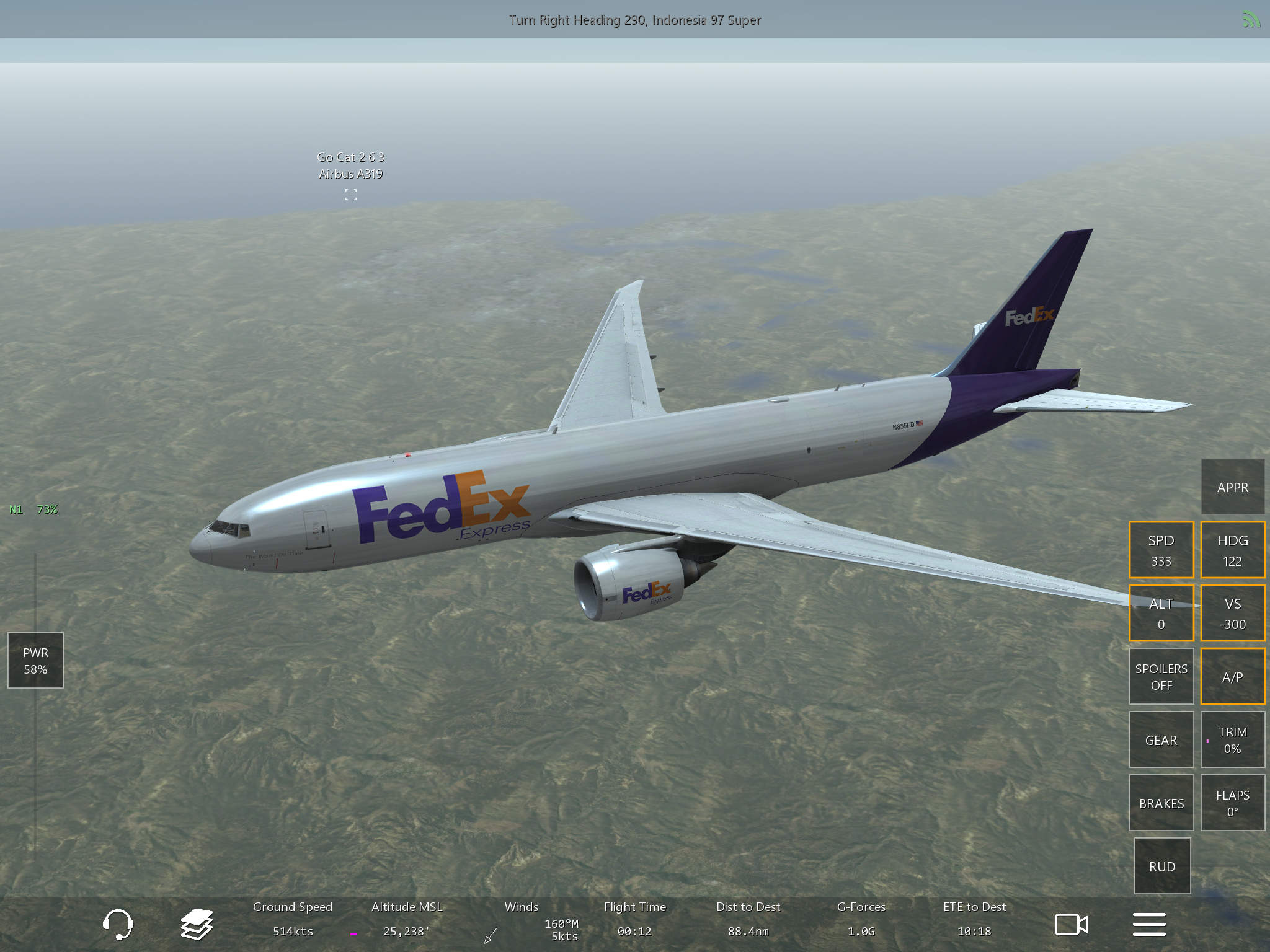This screenshot has width=1270, height=952.
Task: Select the ALT altitude autopilot button
Action: (1161, 614)
